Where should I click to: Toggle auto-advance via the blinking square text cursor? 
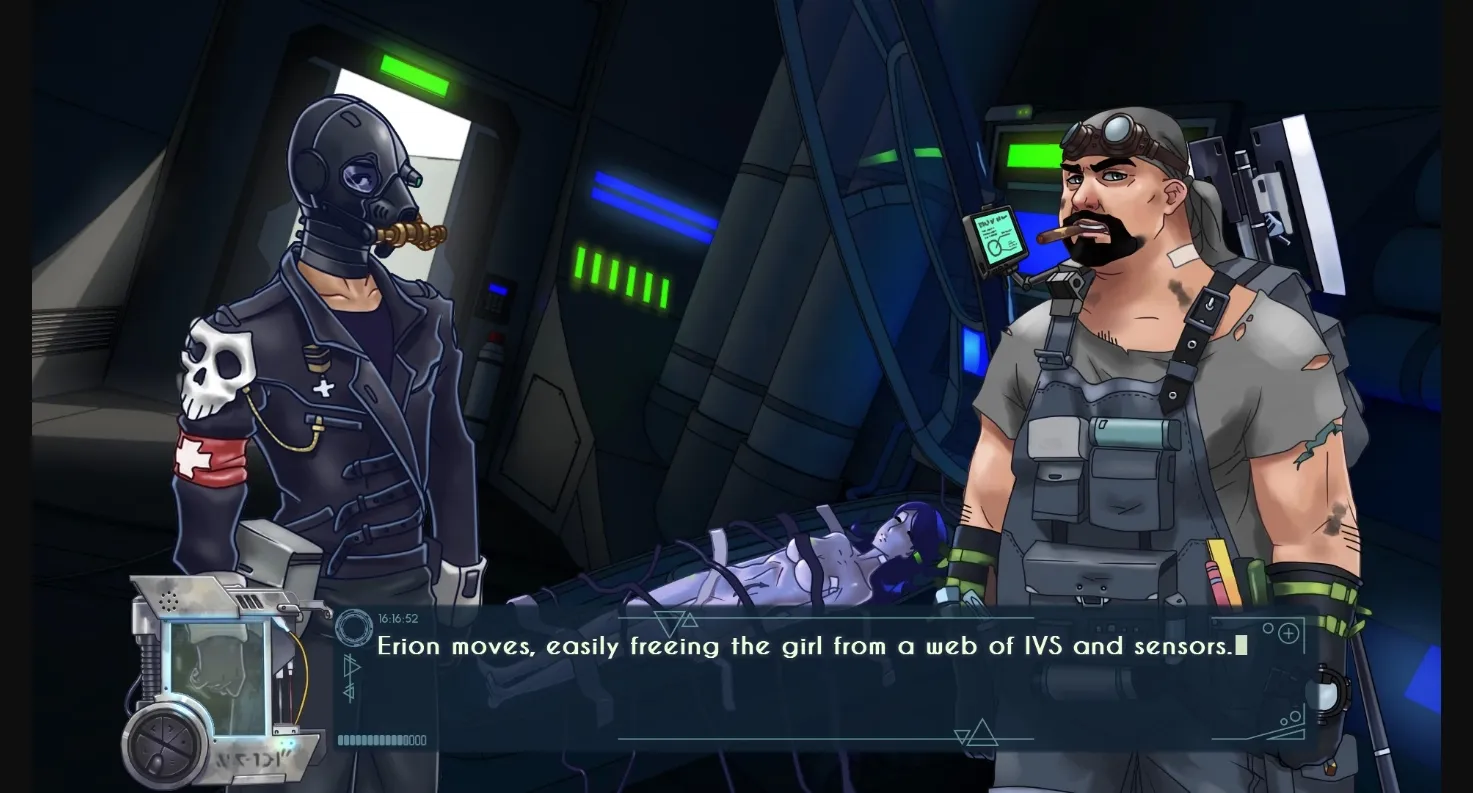(x=1240, y=646)
